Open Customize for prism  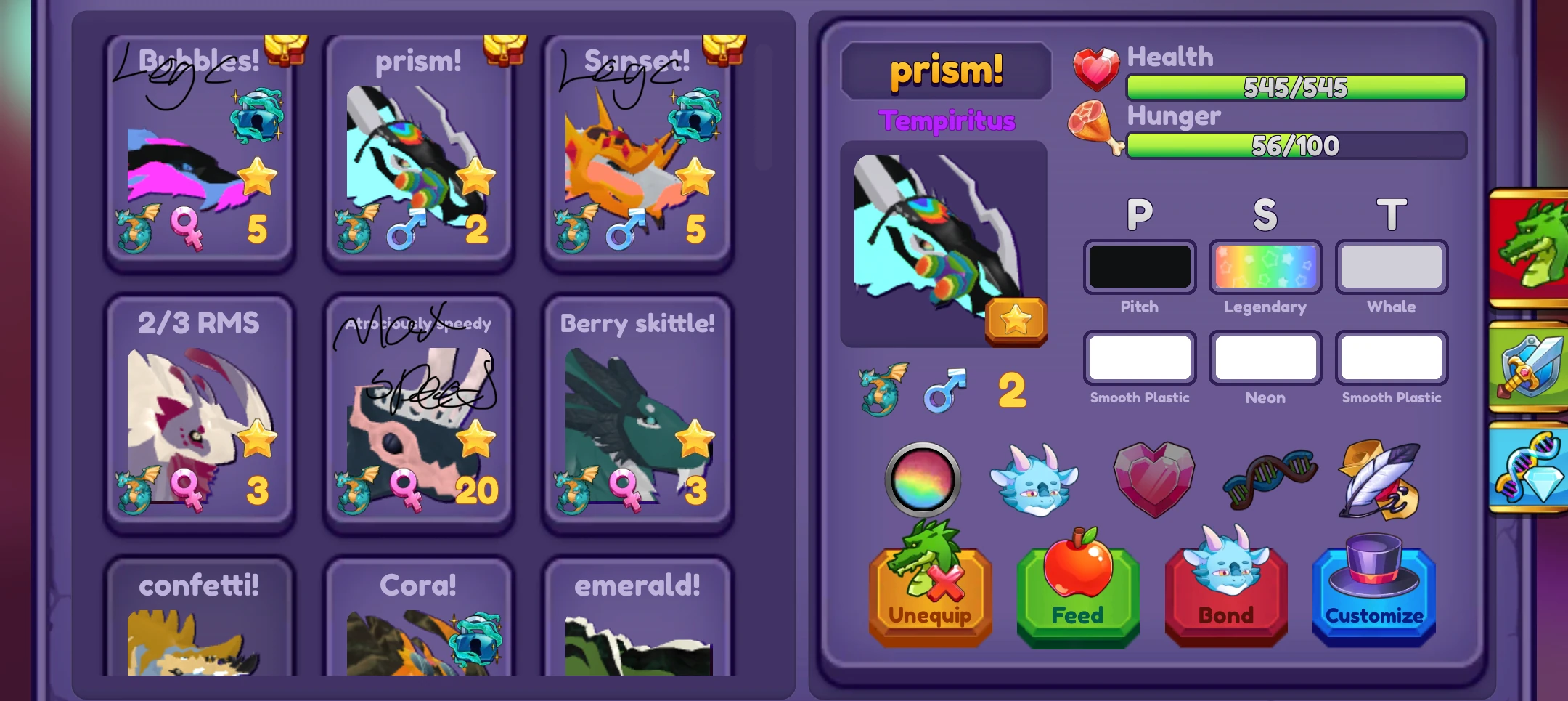[x=1373, y=592]
